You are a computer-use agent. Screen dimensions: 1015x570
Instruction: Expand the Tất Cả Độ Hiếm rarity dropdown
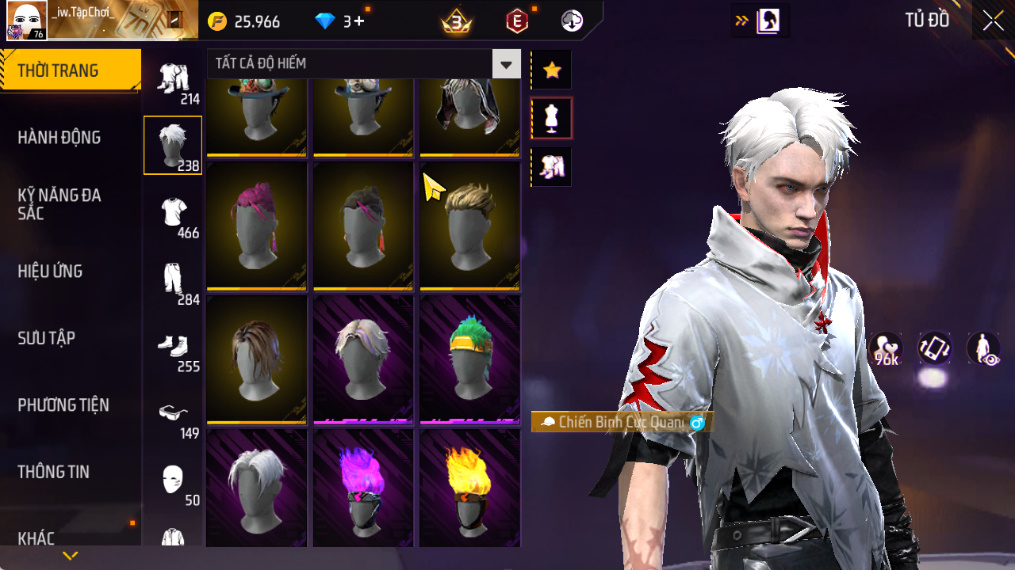[x=506, y=64]
